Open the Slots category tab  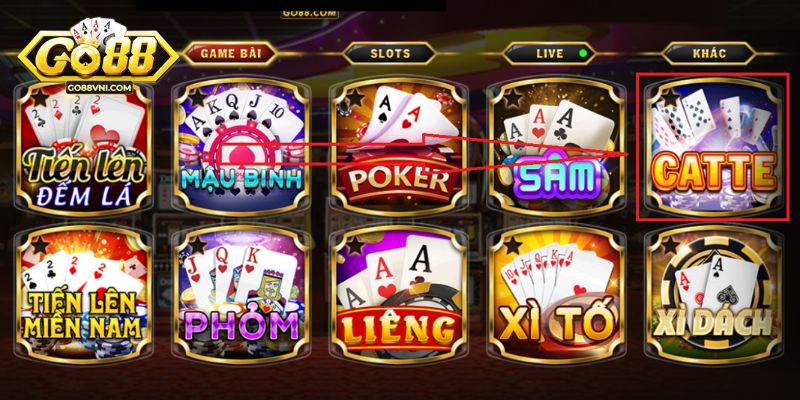click(390, 53)
